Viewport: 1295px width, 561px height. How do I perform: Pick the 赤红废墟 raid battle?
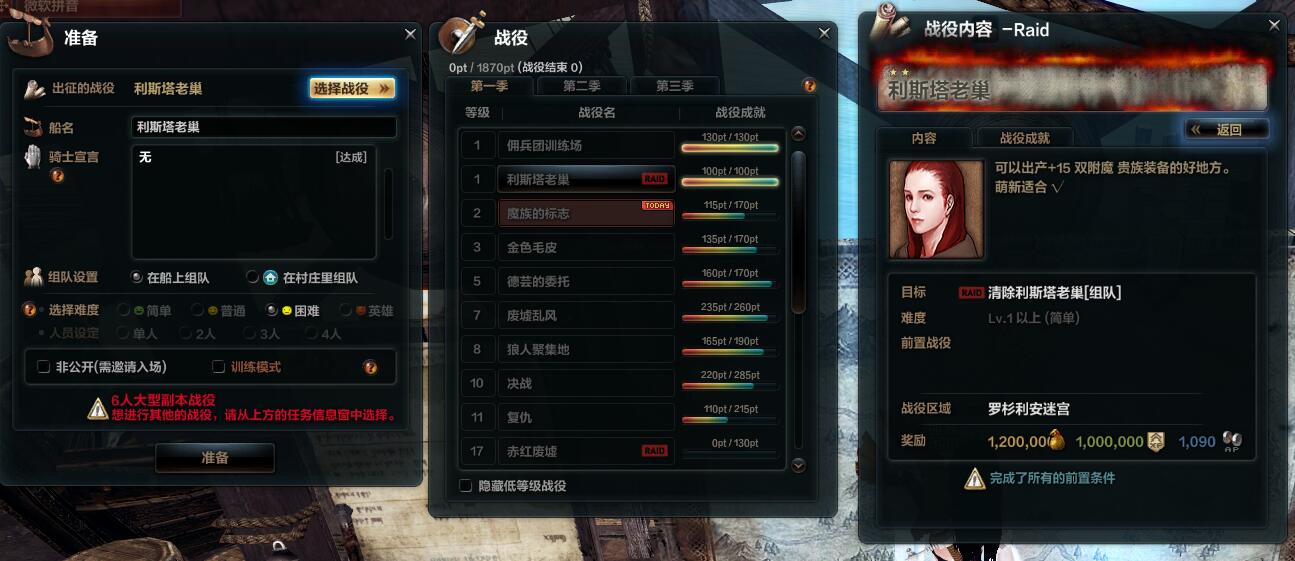[x=586, y=451]
